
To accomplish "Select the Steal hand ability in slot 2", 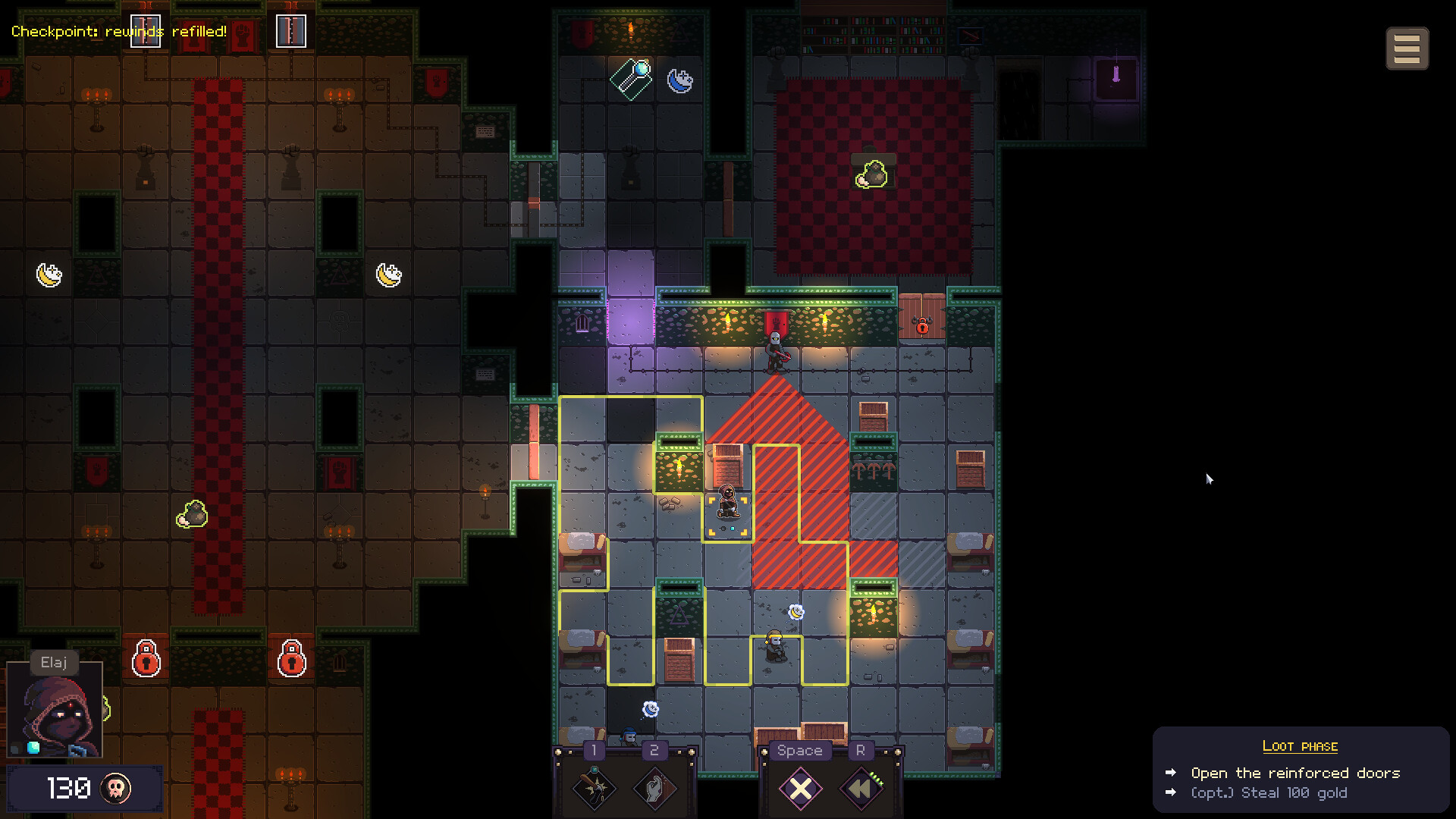I will pos(654,789).
